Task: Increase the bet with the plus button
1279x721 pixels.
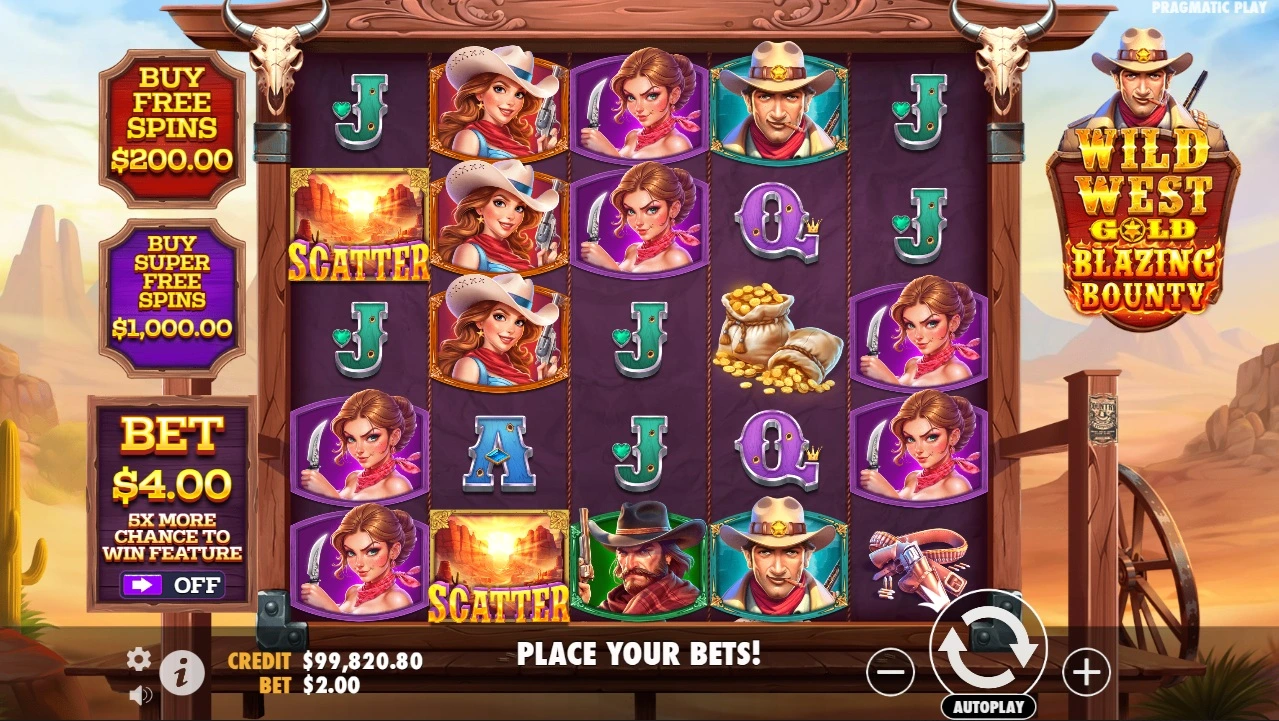Action: coord(1086,671)
